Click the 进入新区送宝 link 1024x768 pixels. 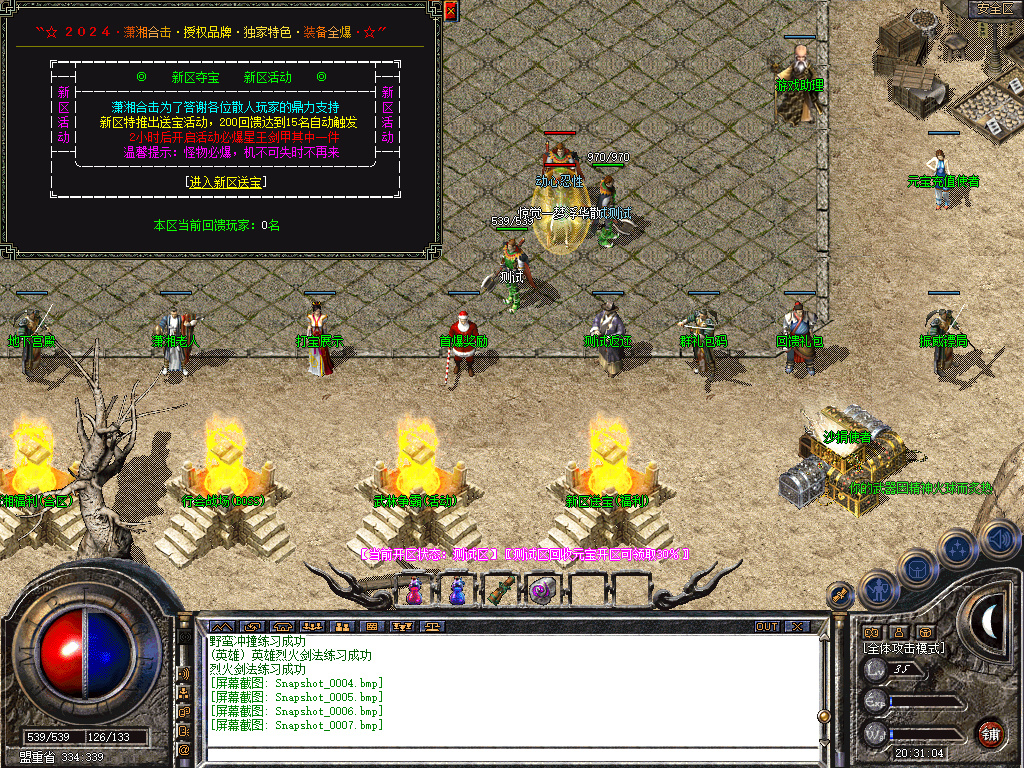(x=226, y=182)
